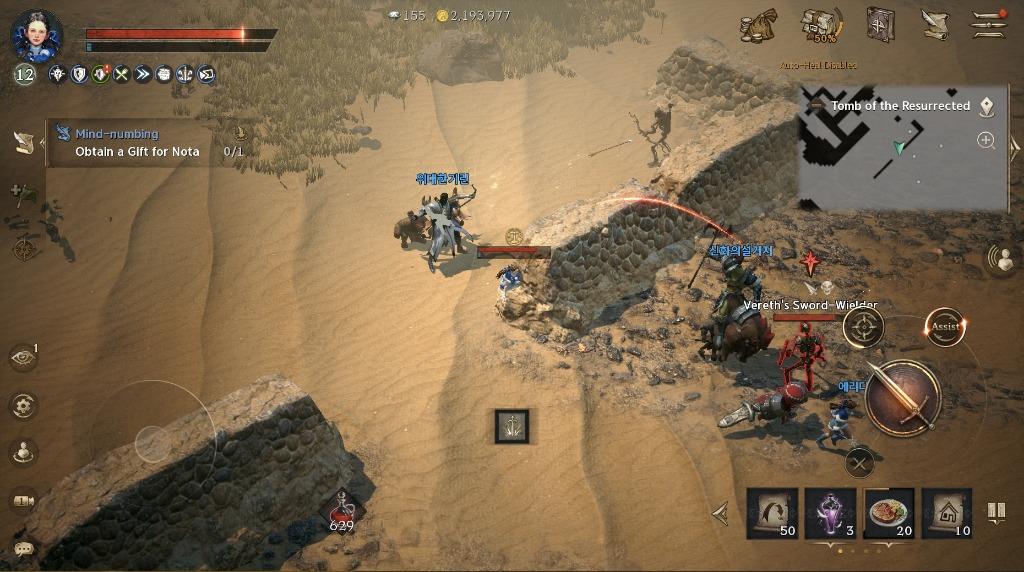Open the compass-marked book icon
Image resolution: width=1024 pixels, height=572 pixels.
[880, 25]
